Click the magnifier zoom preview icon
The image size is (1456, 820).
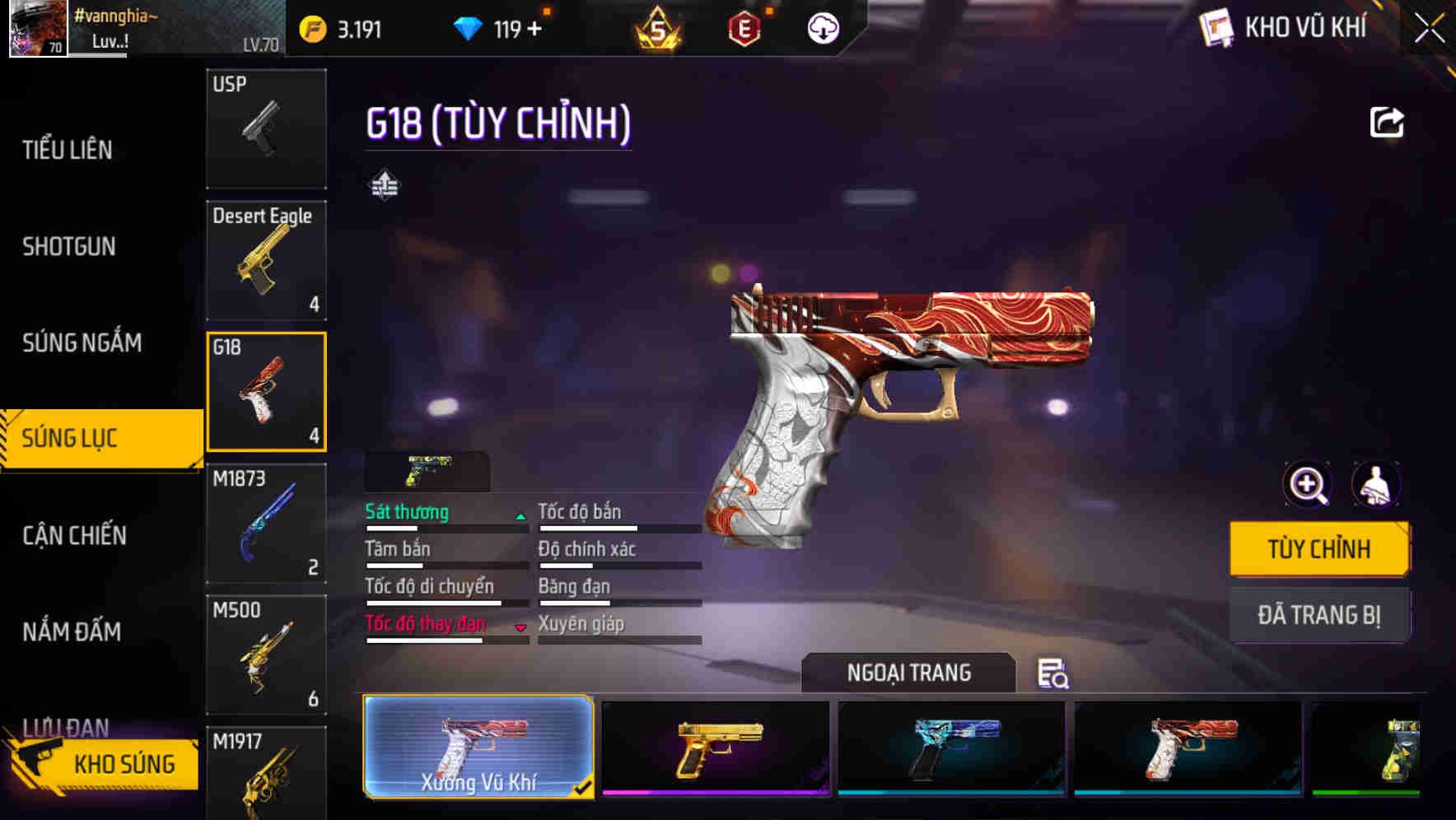coord(1306,485)
